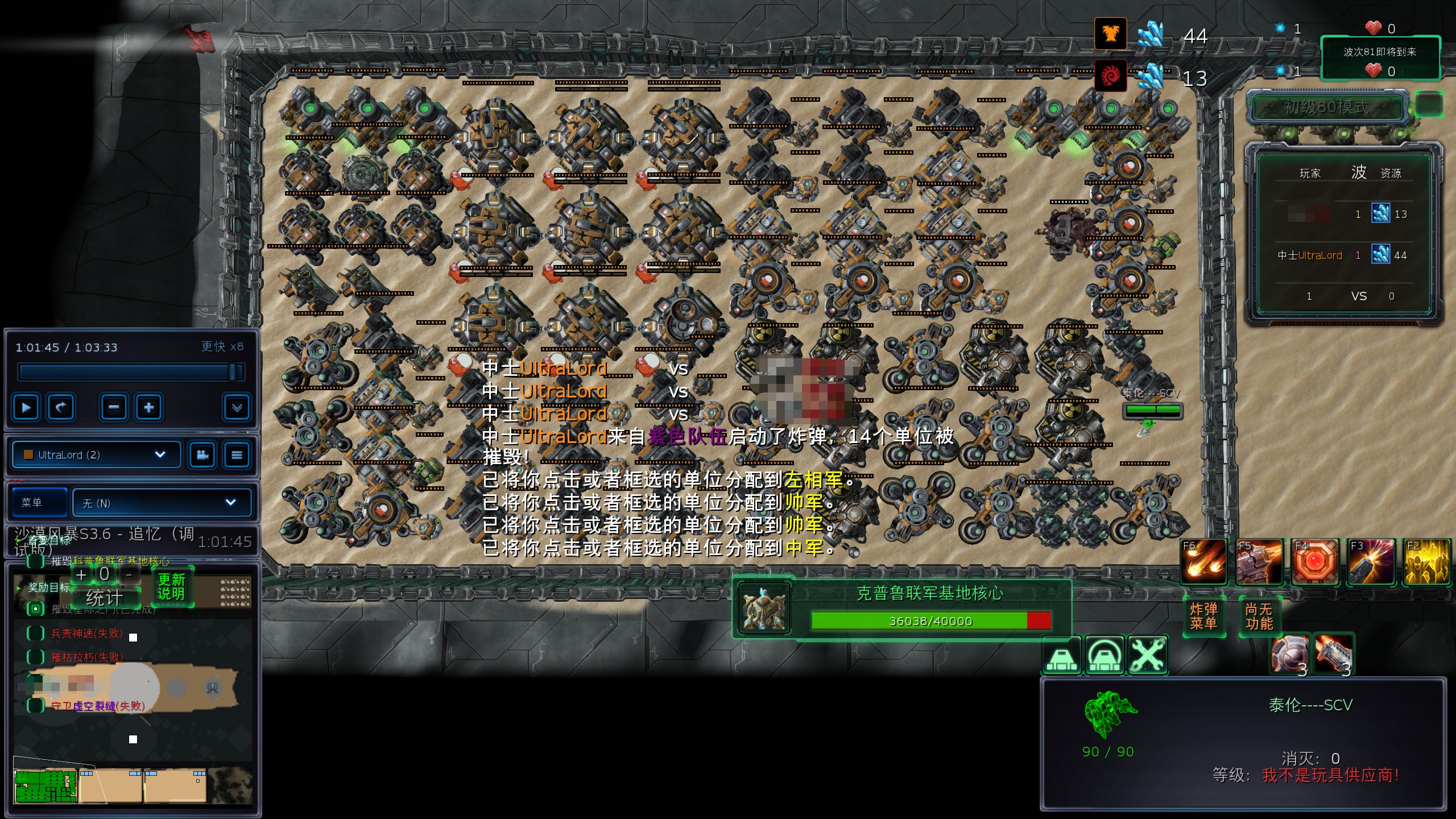Activate the F4 red octagon ability
This screenshot has height=819, width=1456.
[x=1314, y=562]
